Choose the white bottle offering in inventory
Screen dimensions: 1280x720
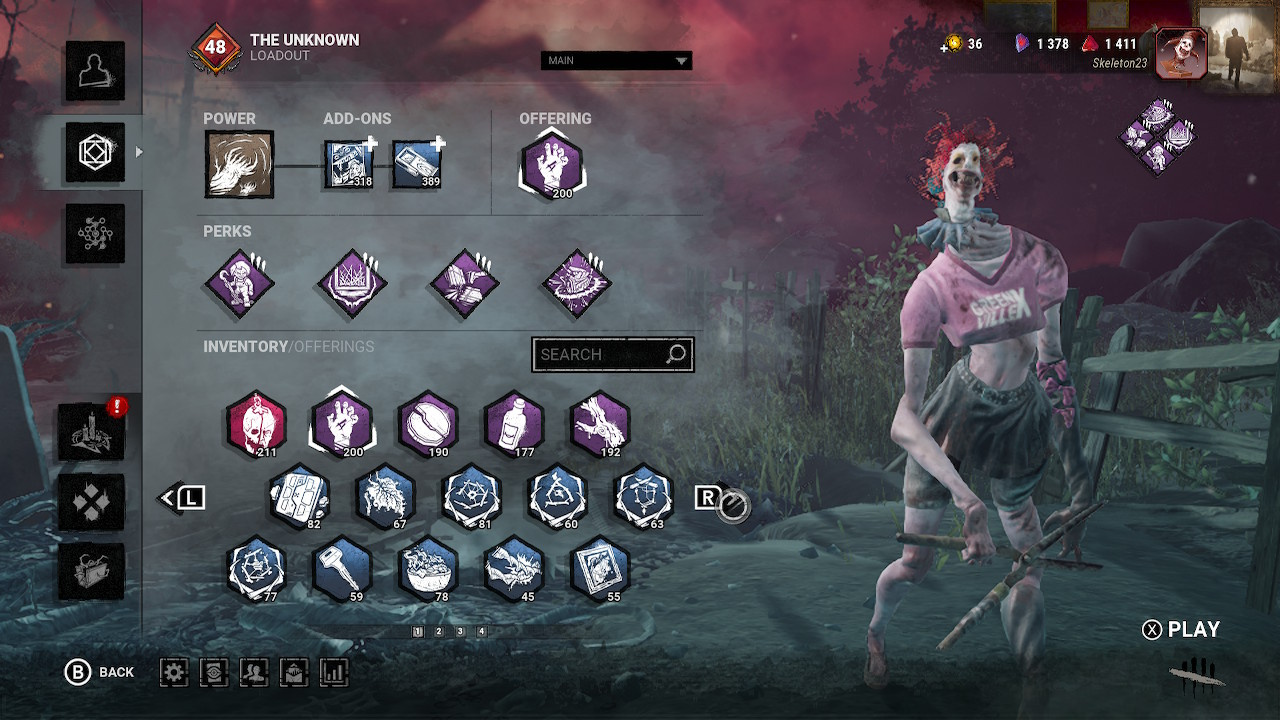[x=514, y=424]
